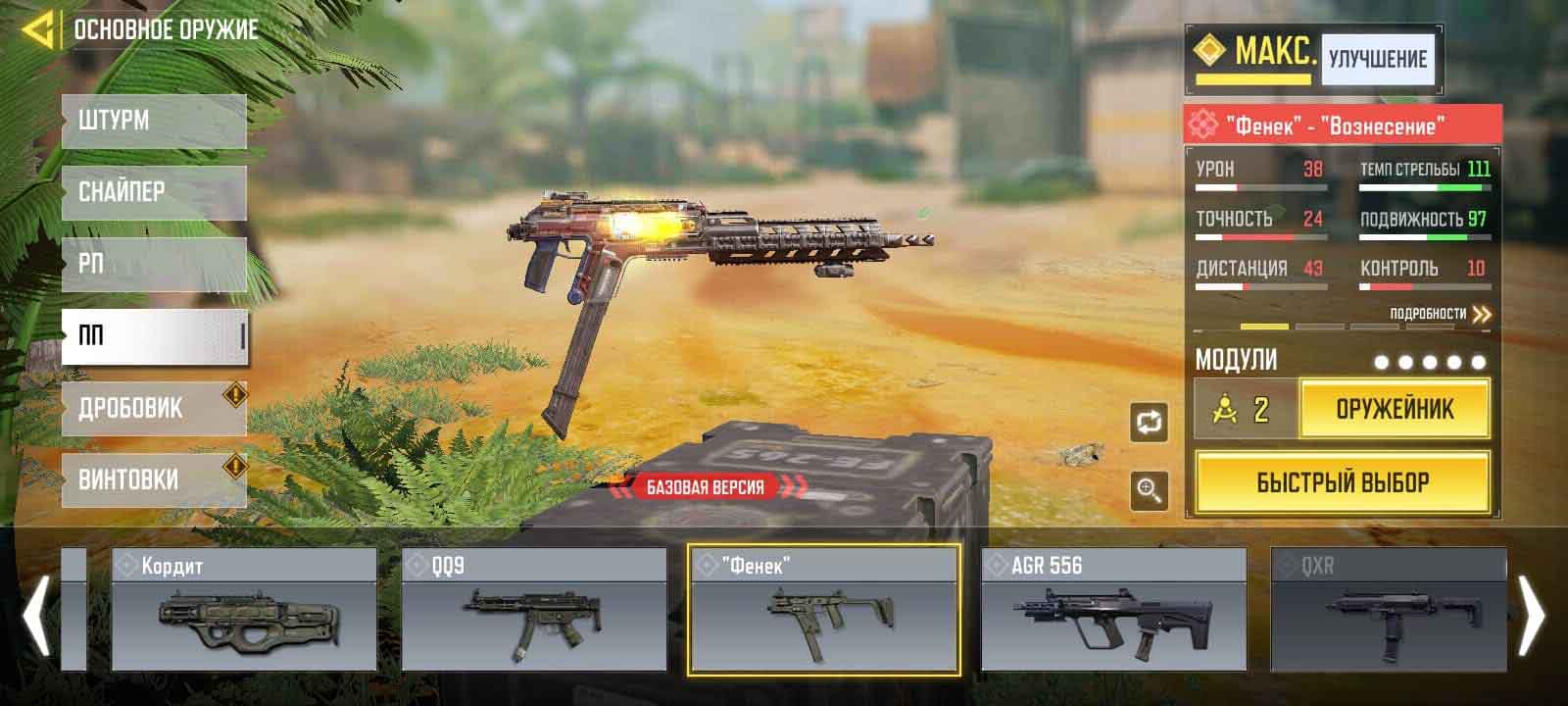
Task: Open the ОРУЖЕЙНИК gunsmith
Action: [1395, 409]
